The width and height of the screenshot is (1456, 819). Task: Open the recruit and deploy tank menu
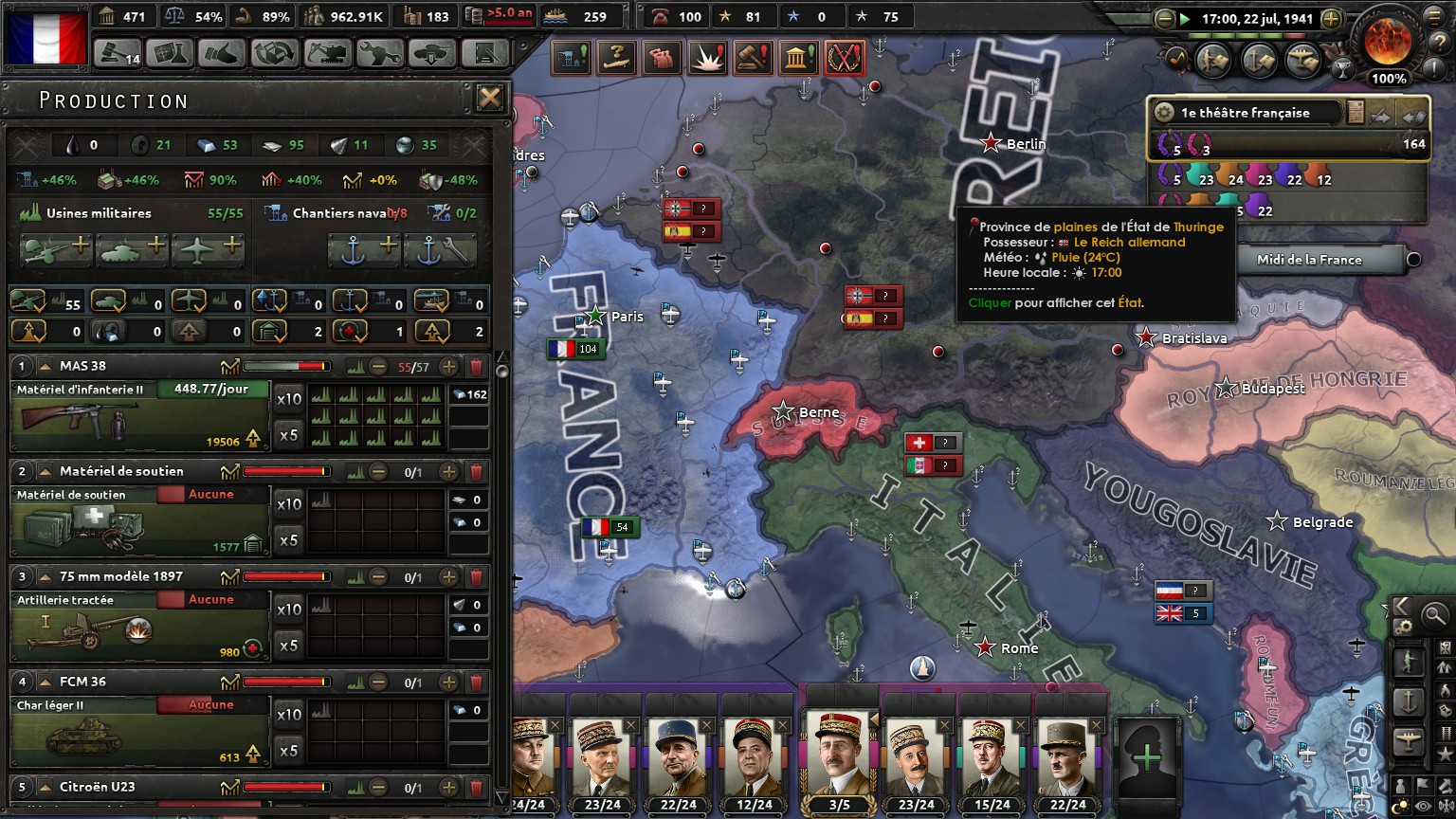(x=431, y=53)
